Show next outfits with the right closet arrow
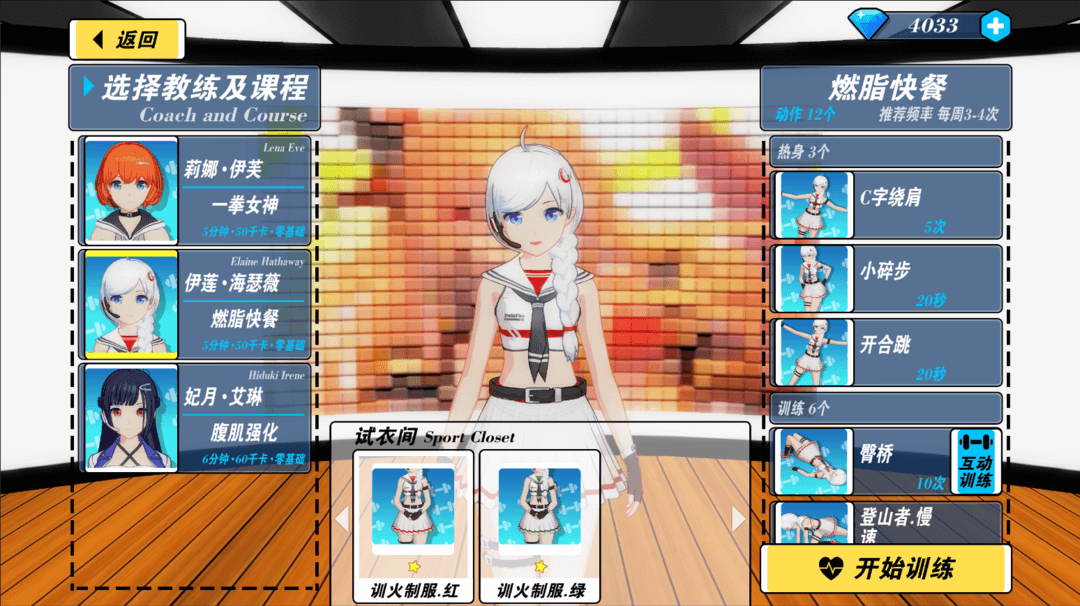 (x=739, y=519)
